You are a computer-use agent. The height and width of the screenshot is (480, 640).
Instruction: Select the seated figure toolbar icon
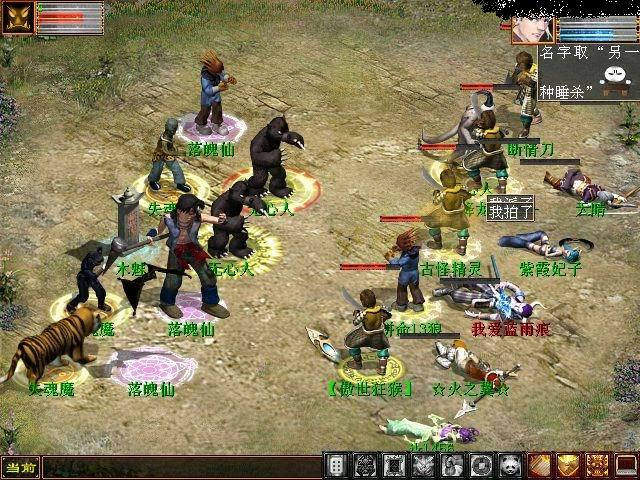(452, 465)
